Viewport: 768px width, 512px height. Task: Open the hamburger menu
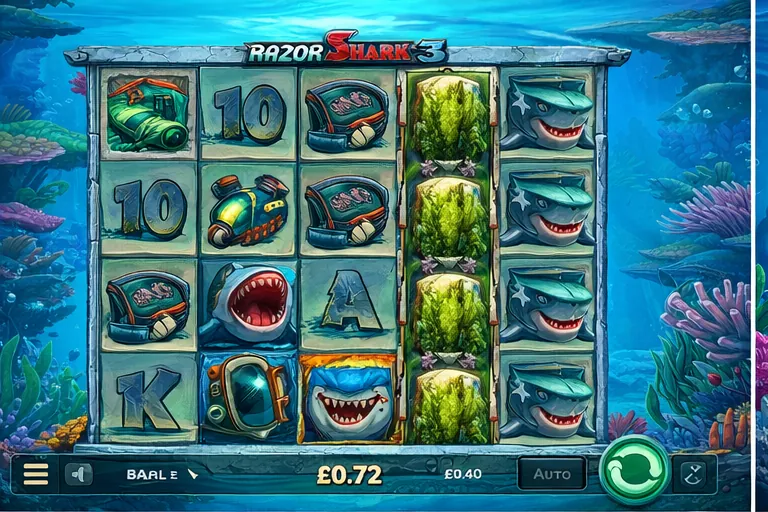coord(36,474)
